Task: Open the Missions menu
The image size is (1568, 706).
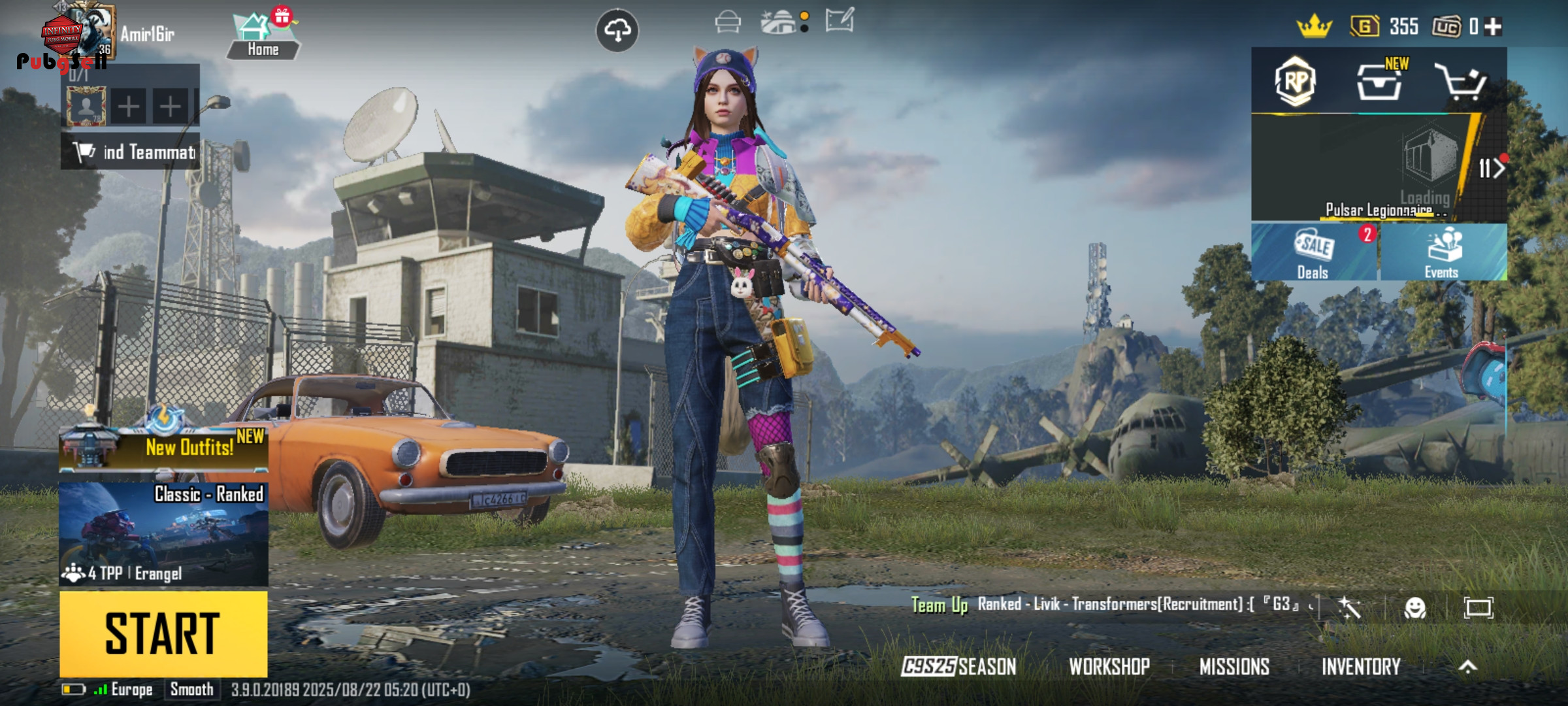Action: tap(1234, 666)
